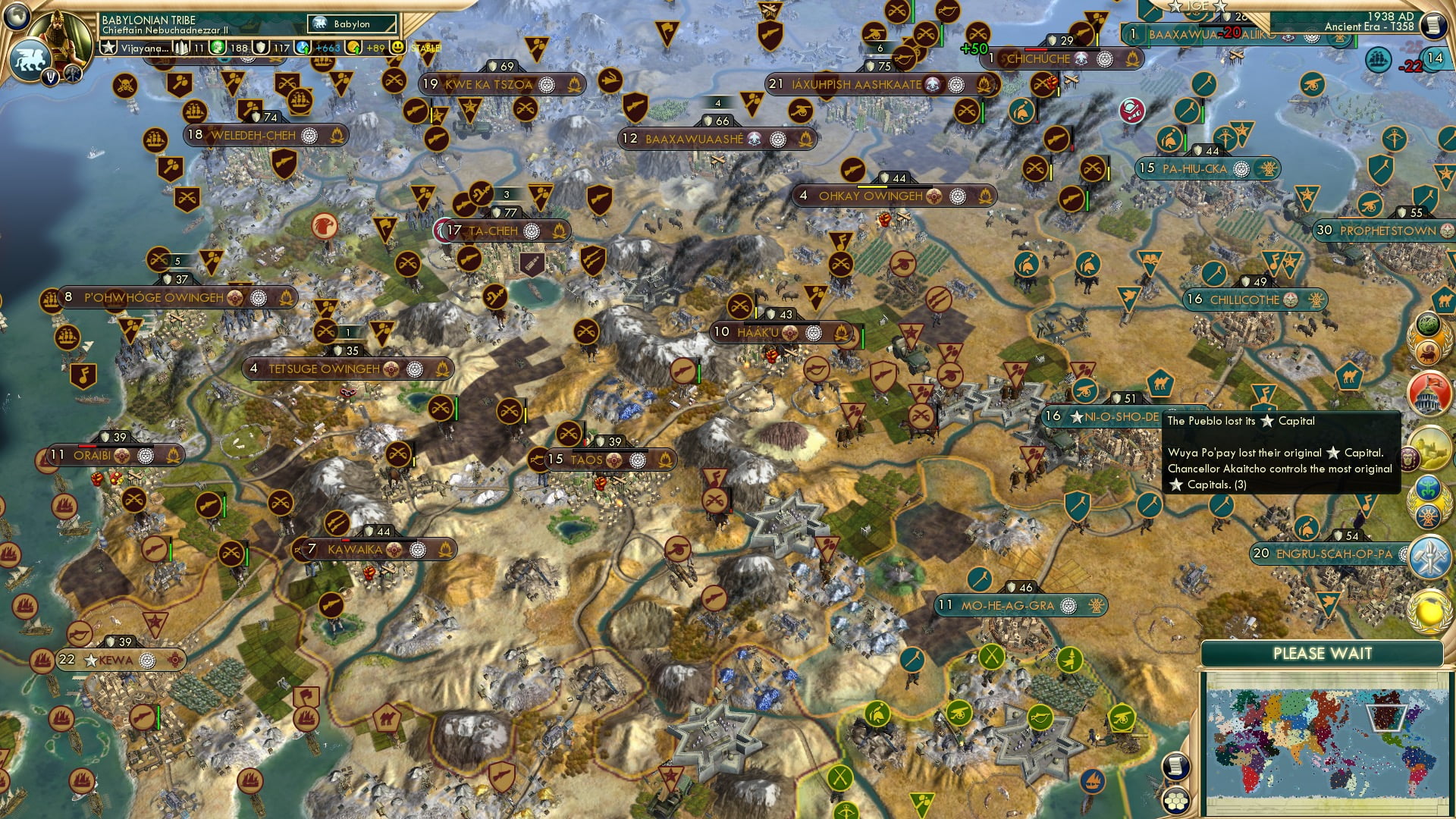This screenshot has height=819, width=1456.
Task: Select the camel resource notification on right edge
Action: [1445, 300]
